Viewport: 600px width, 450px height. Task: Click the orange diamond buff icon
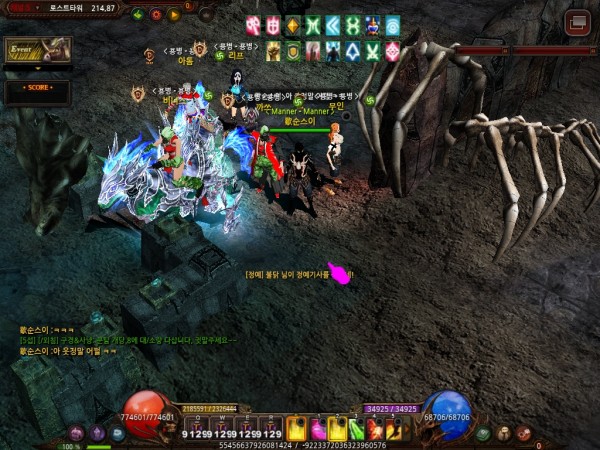coord(292,25)
